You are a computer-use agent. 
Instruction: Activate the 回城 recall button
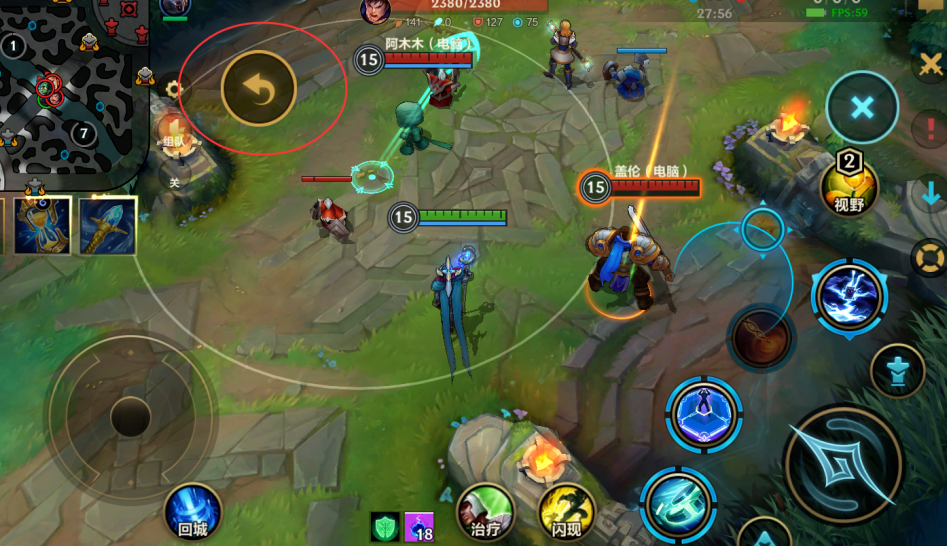click(192, 512)
